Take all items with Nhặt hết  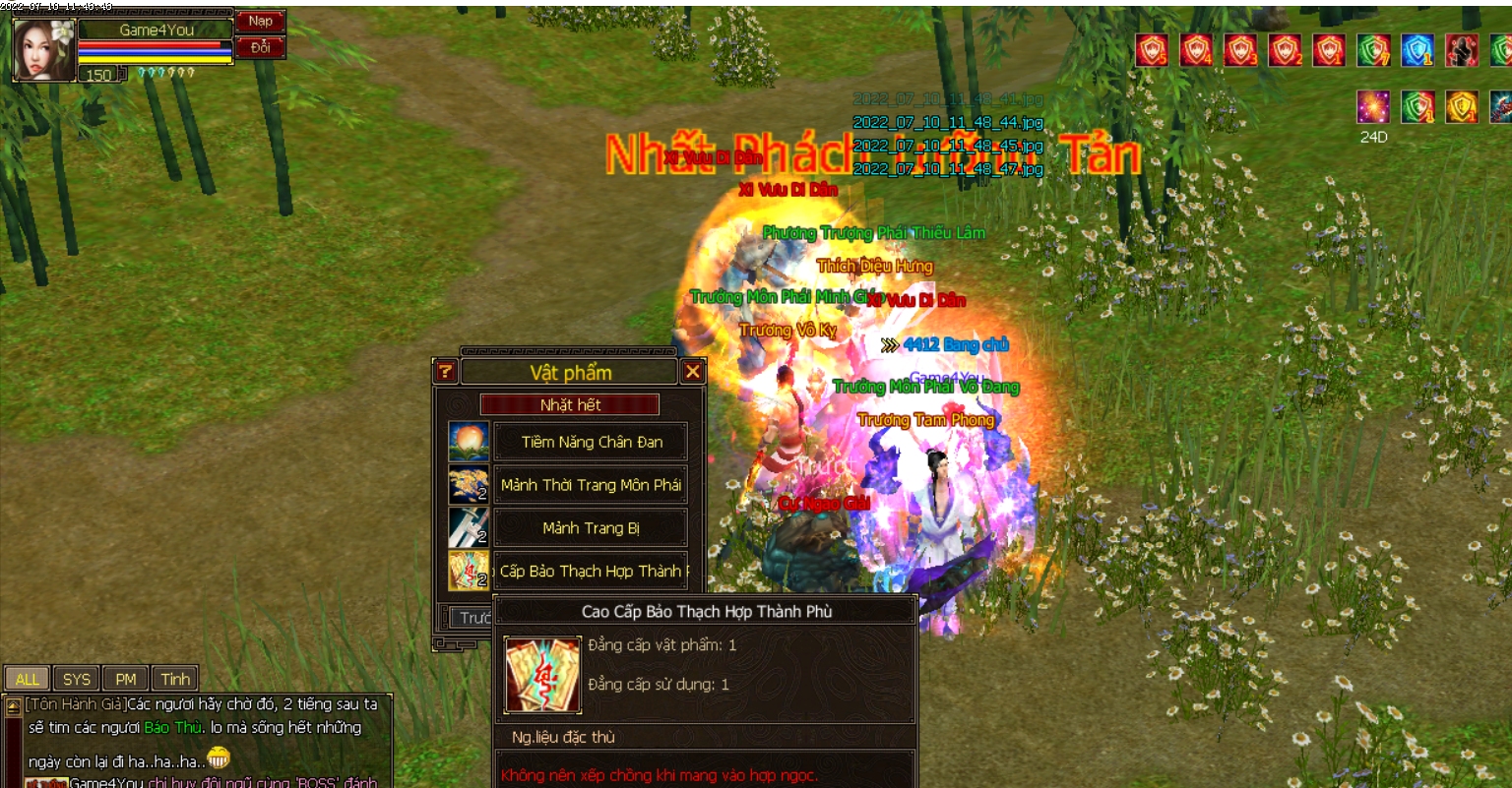(570, 404)
